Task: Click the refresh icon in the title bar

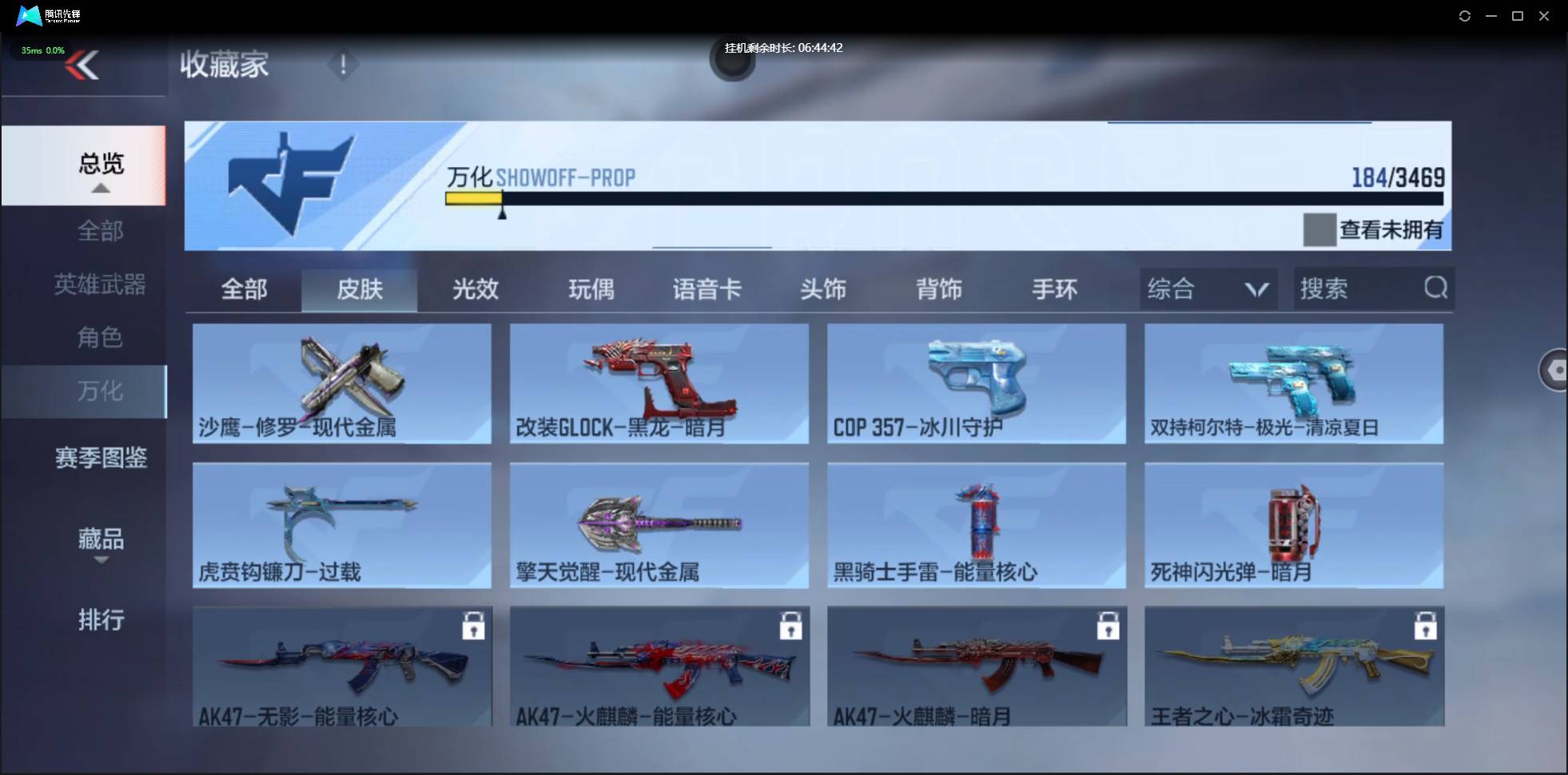Action: (1467, 15)
